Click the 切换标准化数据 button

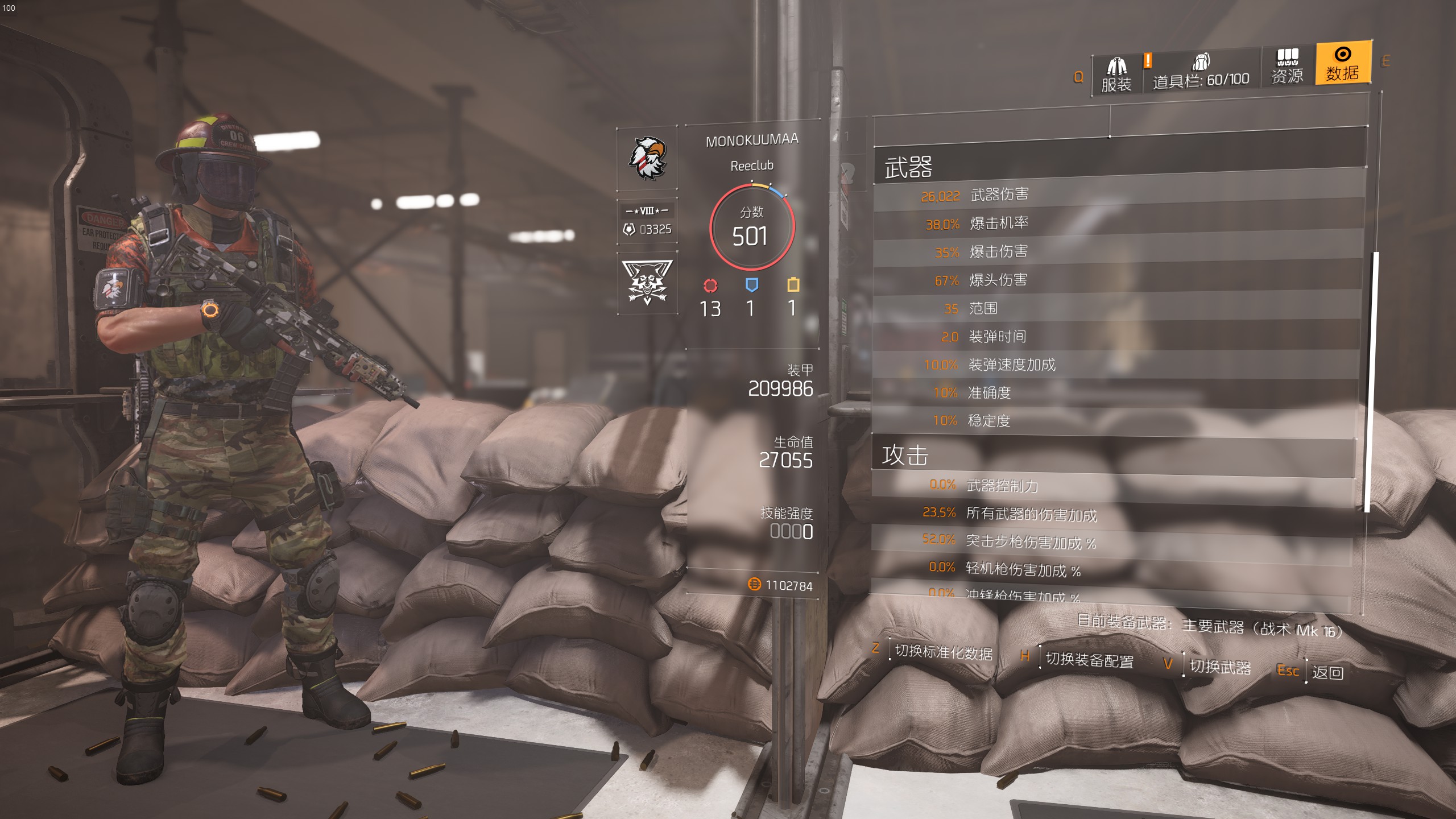[x=943, y=652]
